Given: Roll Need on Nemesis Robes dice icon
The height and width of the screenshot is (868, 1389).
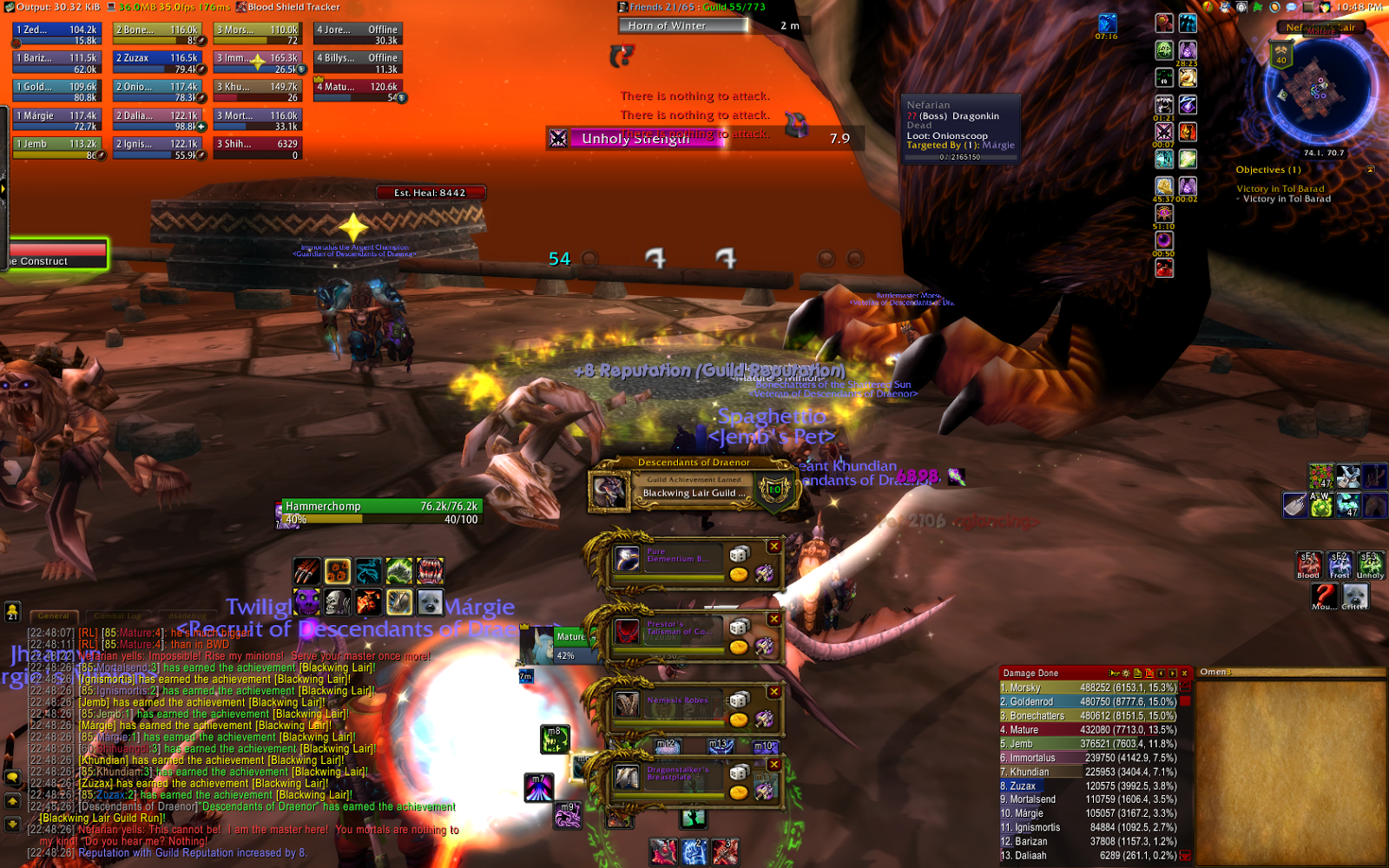Looking at the screenshot, I should coord(740,699).
